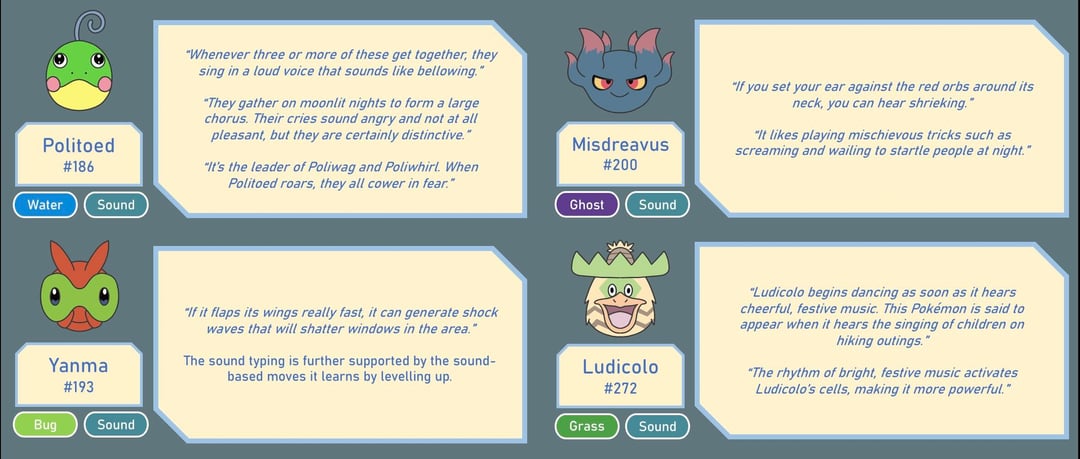The image size is (1080, 459).
Task: Select Yanma's Bug type badge
Action: 45,425
